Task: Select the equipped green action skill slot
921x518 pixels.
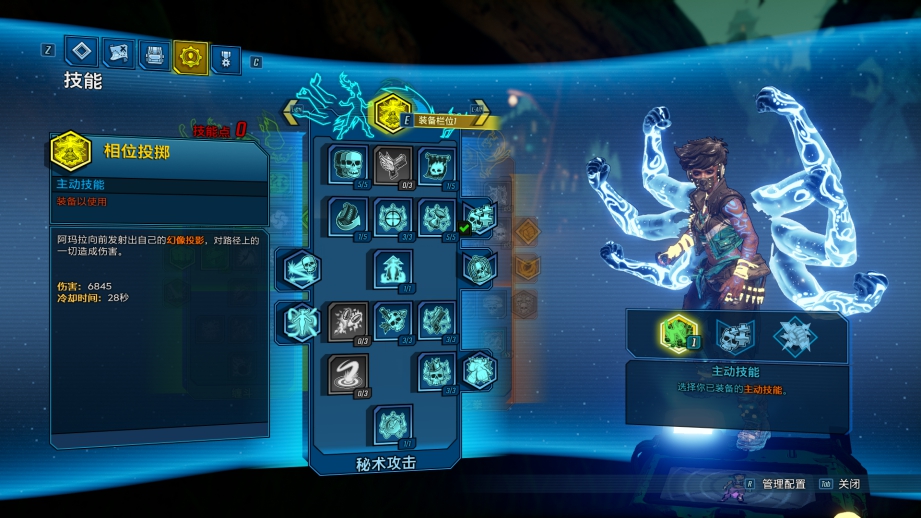Action: [678, 333]
